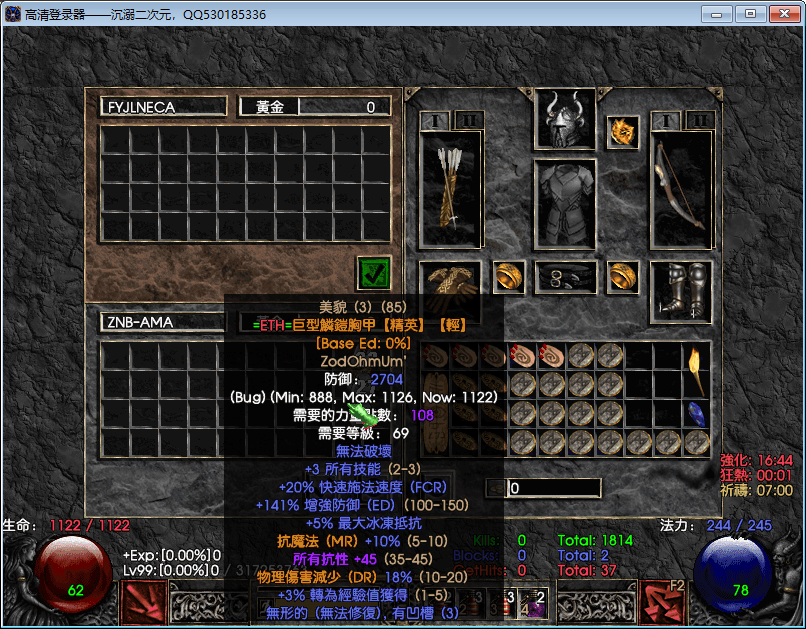Switch to weapon set II above the bow
The height and width of the screenshot is (629, 806).
(x=700, y=121)
